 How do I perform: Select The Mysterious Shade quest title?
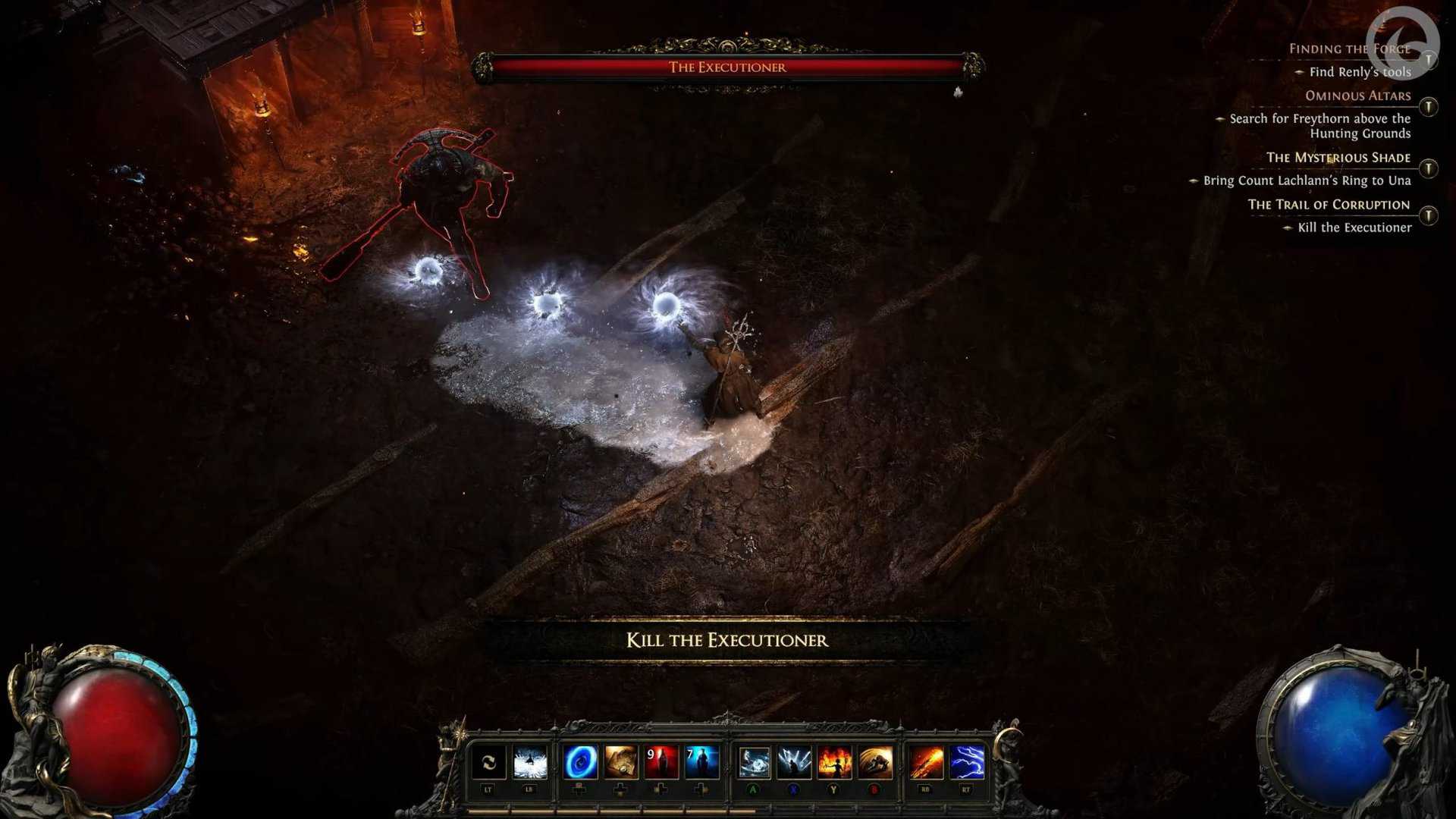point(1338,158)
